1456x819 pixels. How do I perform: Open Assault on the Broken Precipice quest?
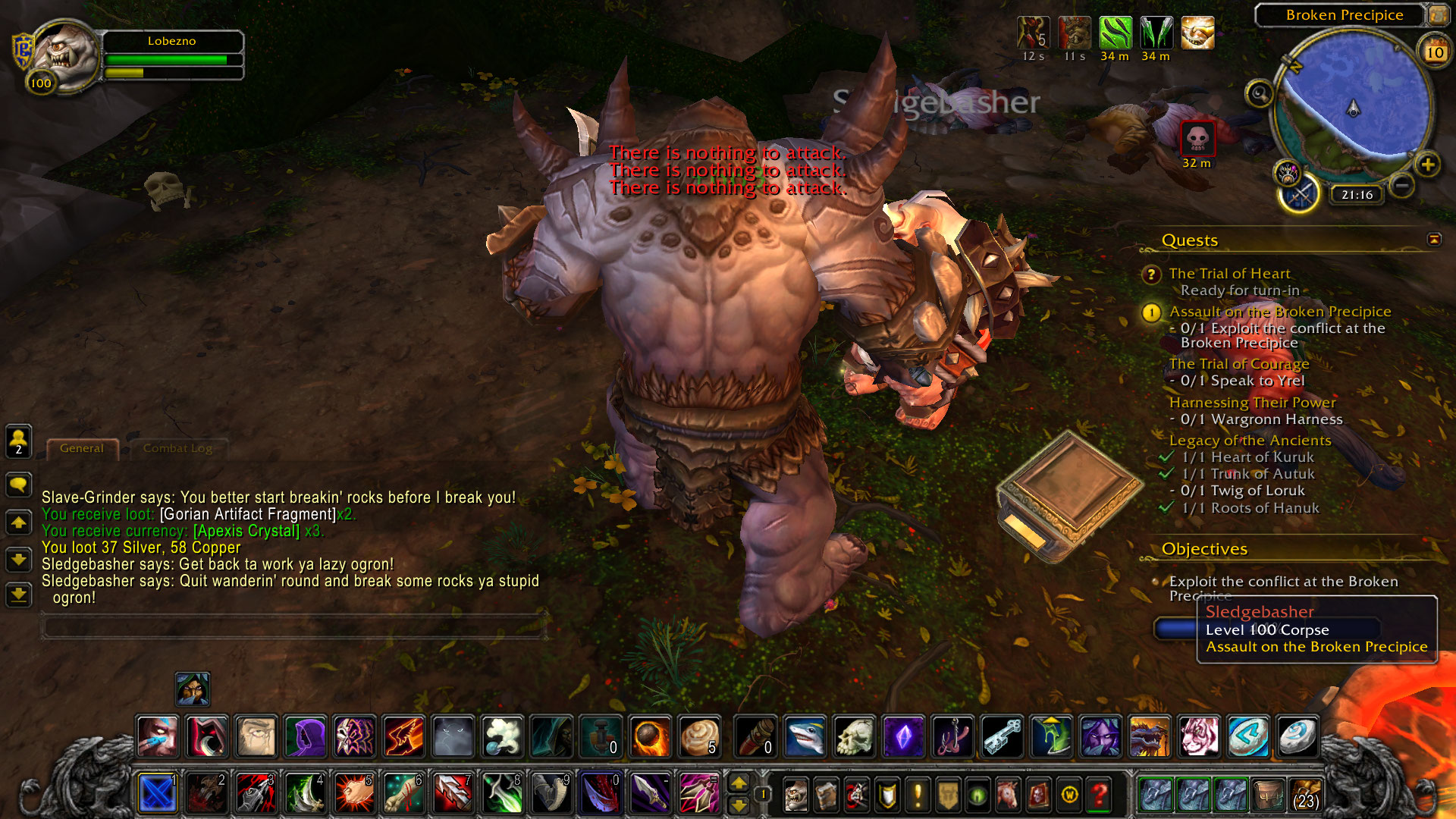click(x=1279, y=312)
